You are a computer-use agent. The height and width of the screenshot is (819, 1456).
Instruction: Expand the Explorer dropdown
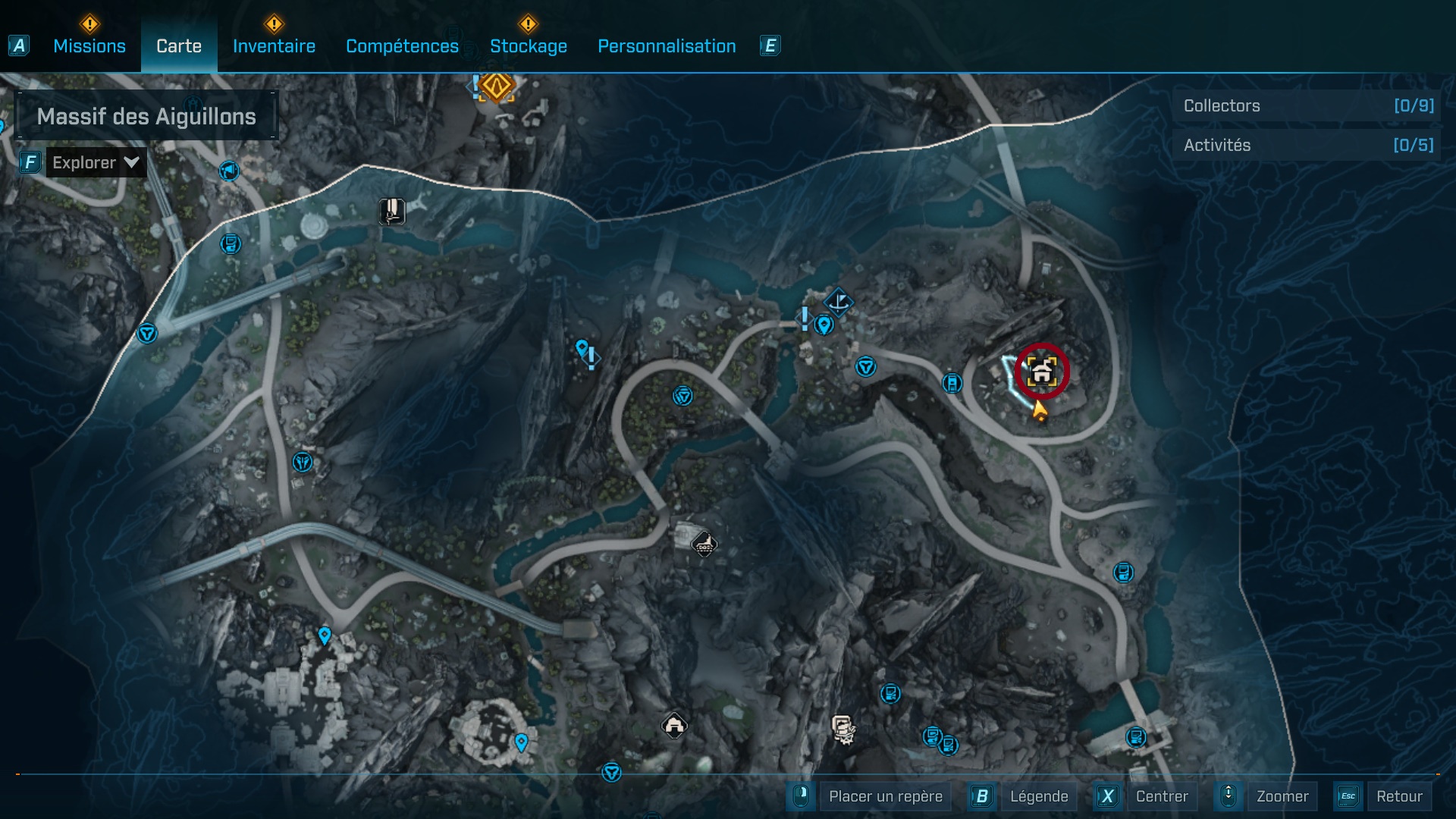click(96, 162)
